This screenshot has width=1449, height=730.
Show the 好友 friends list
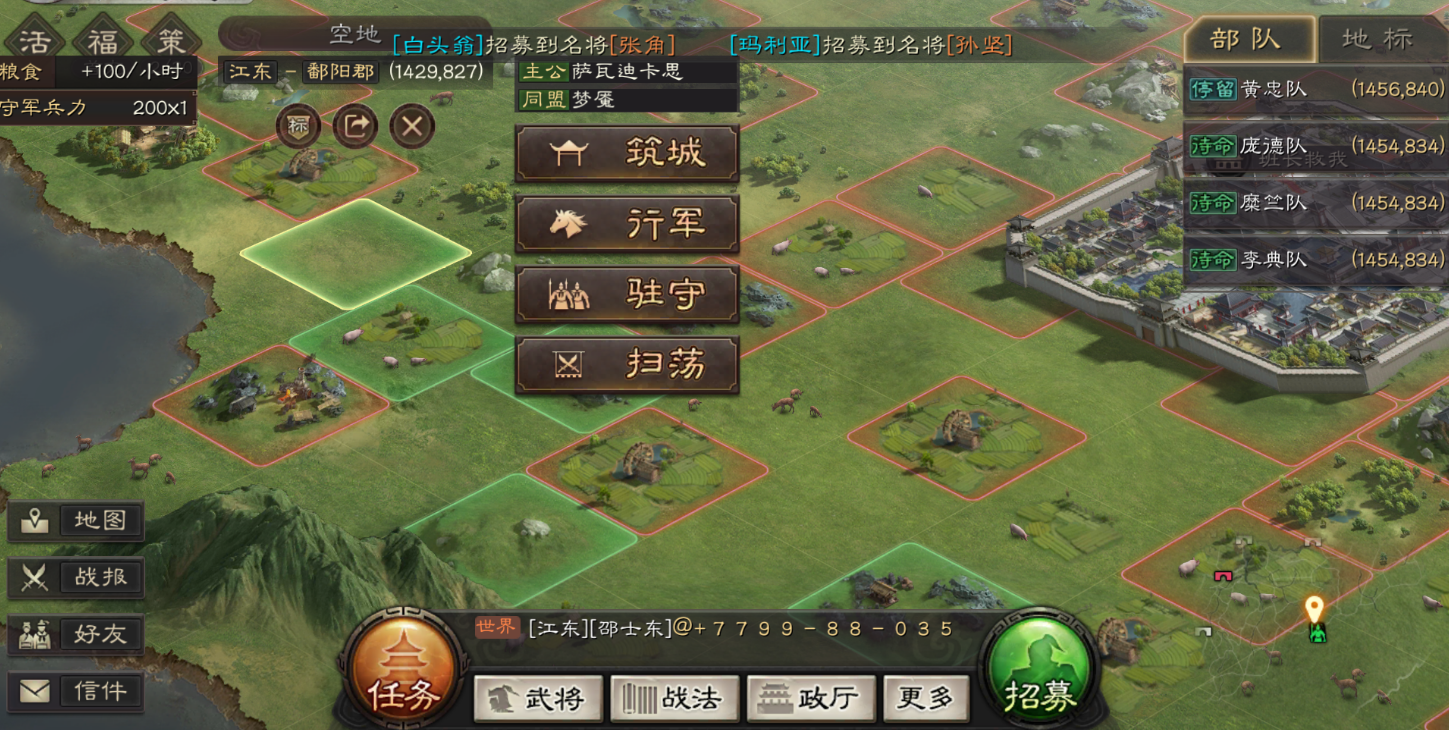coord(77,634)
